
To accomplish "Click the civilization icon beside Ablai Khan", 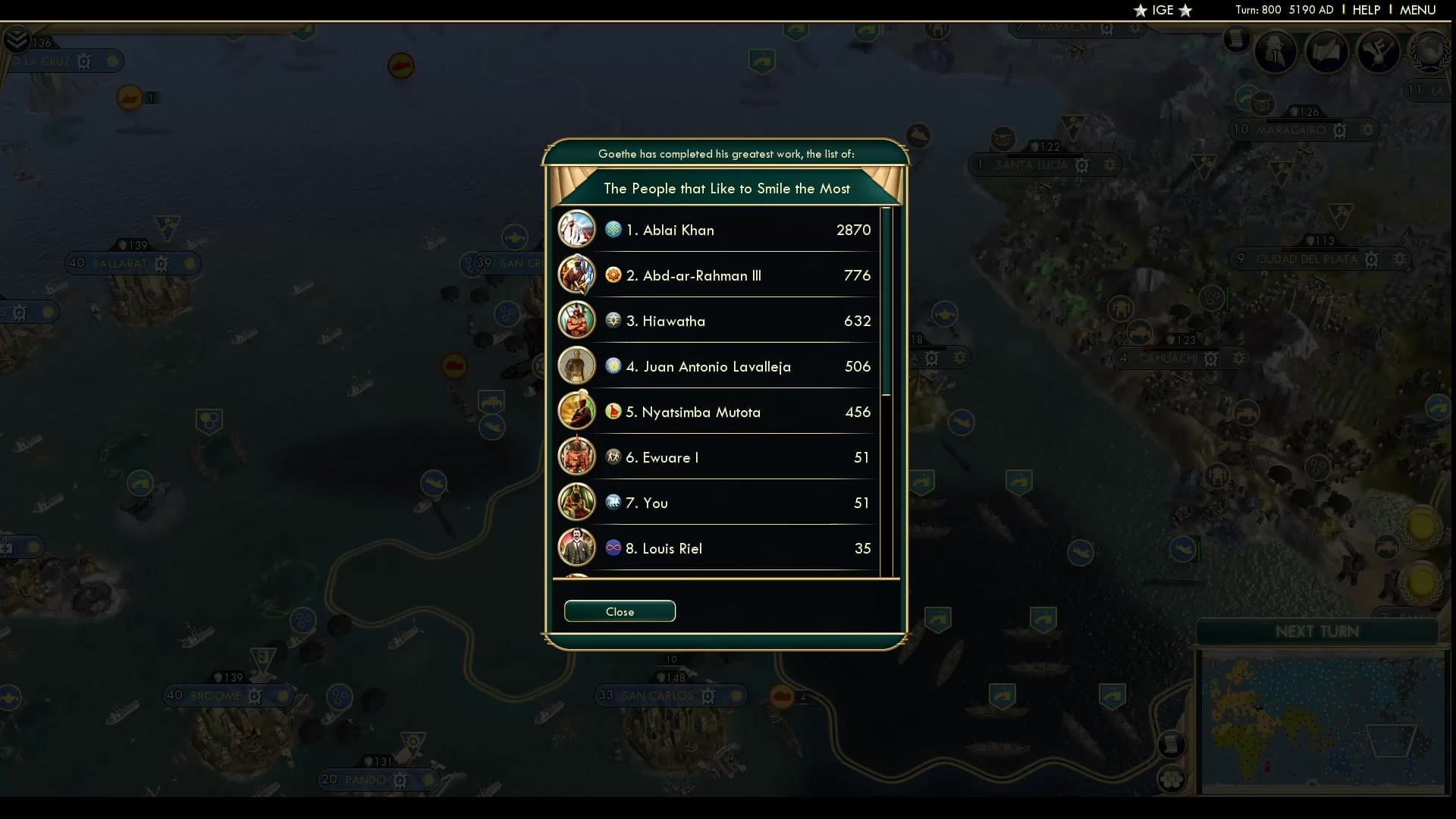I will [x=614, y=230].
